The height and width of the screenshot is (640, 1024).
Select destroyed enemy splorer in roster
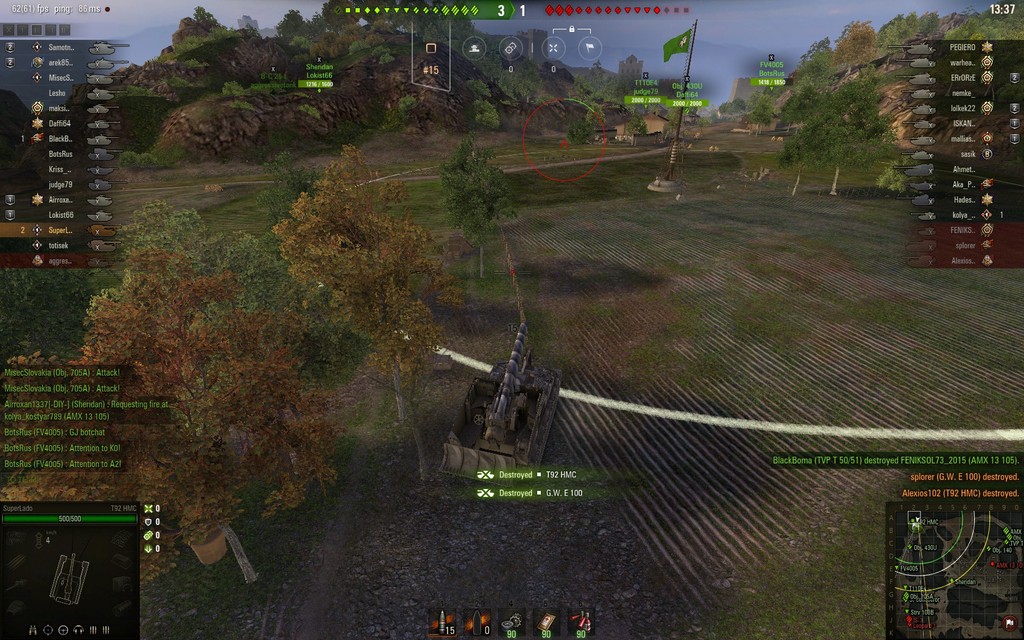965,245
